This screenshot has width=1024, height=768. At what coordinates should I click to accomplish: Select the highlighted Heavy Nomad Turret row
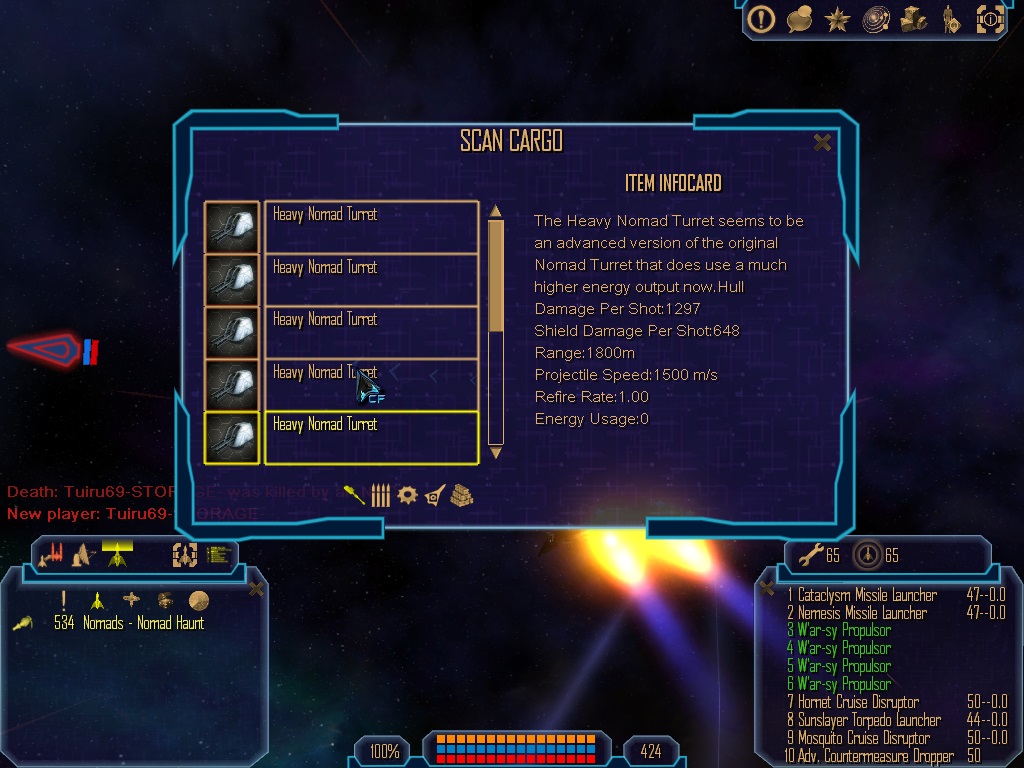(370, 437)
